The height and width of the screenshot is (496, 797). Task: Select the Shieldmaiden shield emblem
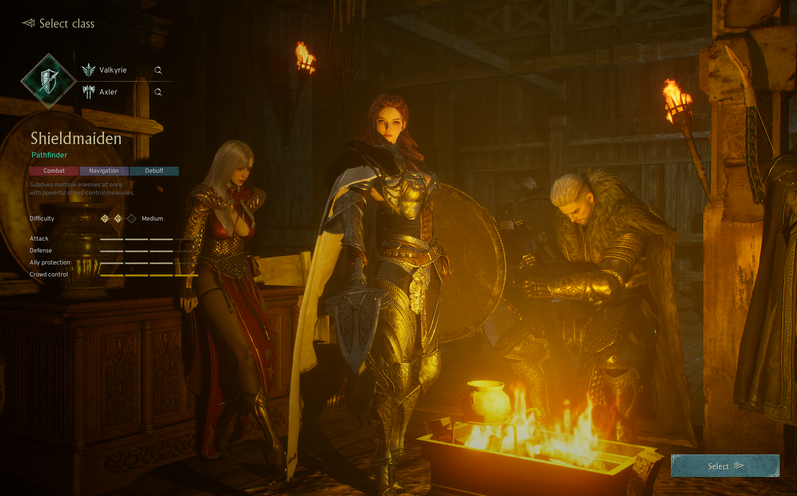(48, 81)
